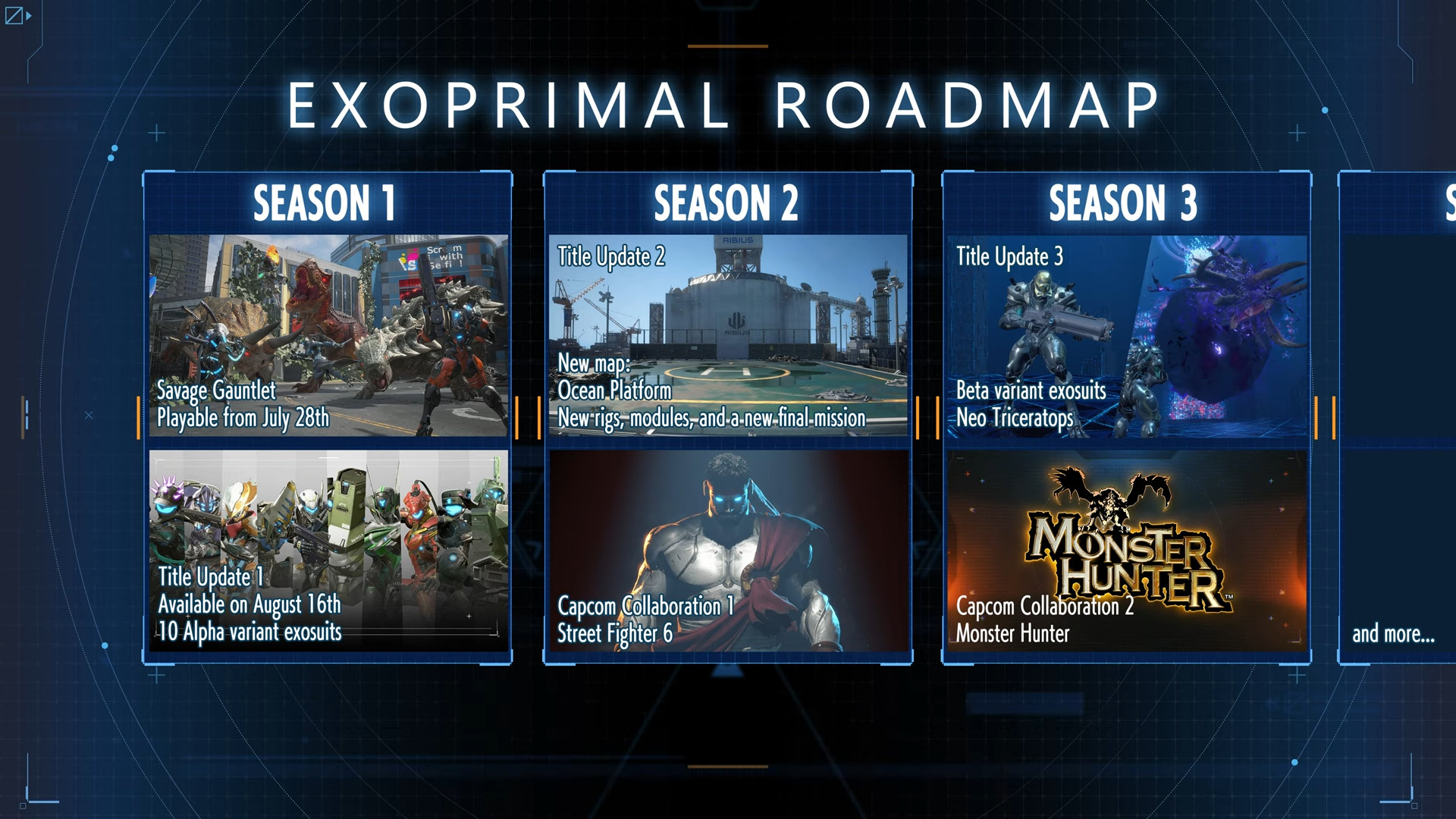Open the Street Fighter 6 collaboration tile
The height and width of the screenshot is (819, 1456).
tap(728, 551)
